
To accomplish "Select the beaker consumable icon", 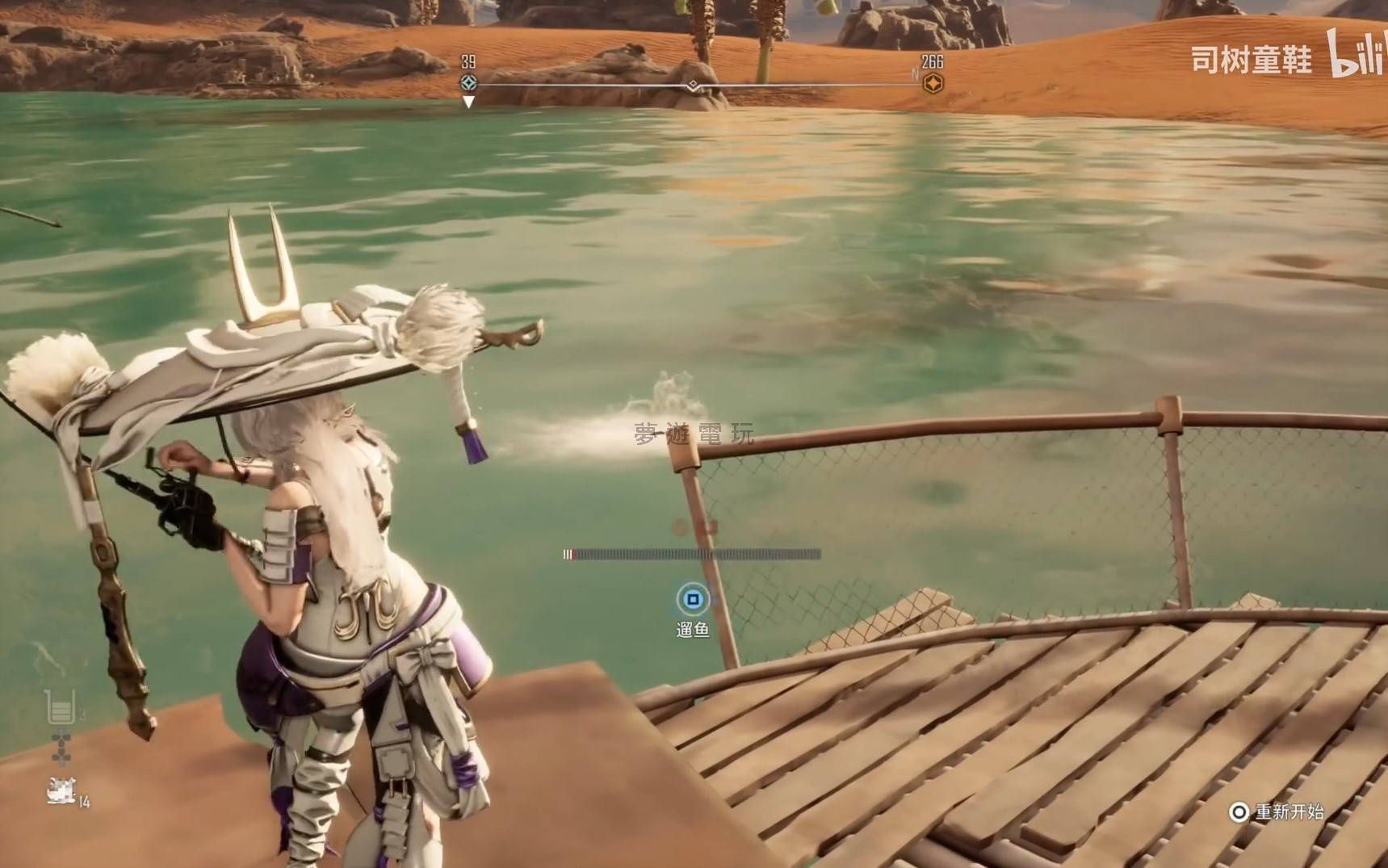I will pos(61,707).
